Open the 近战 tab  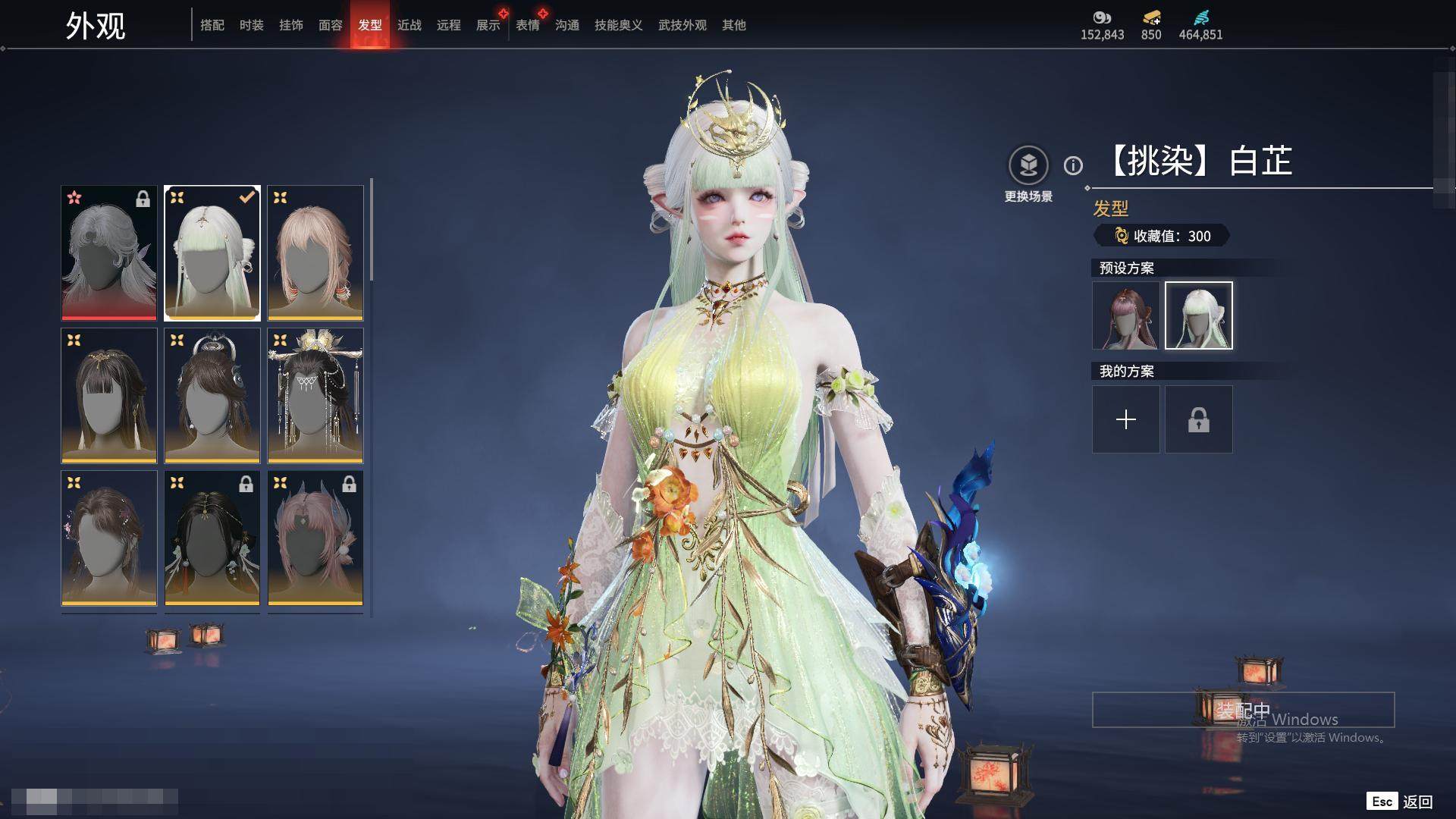click(x=409, y=25)
